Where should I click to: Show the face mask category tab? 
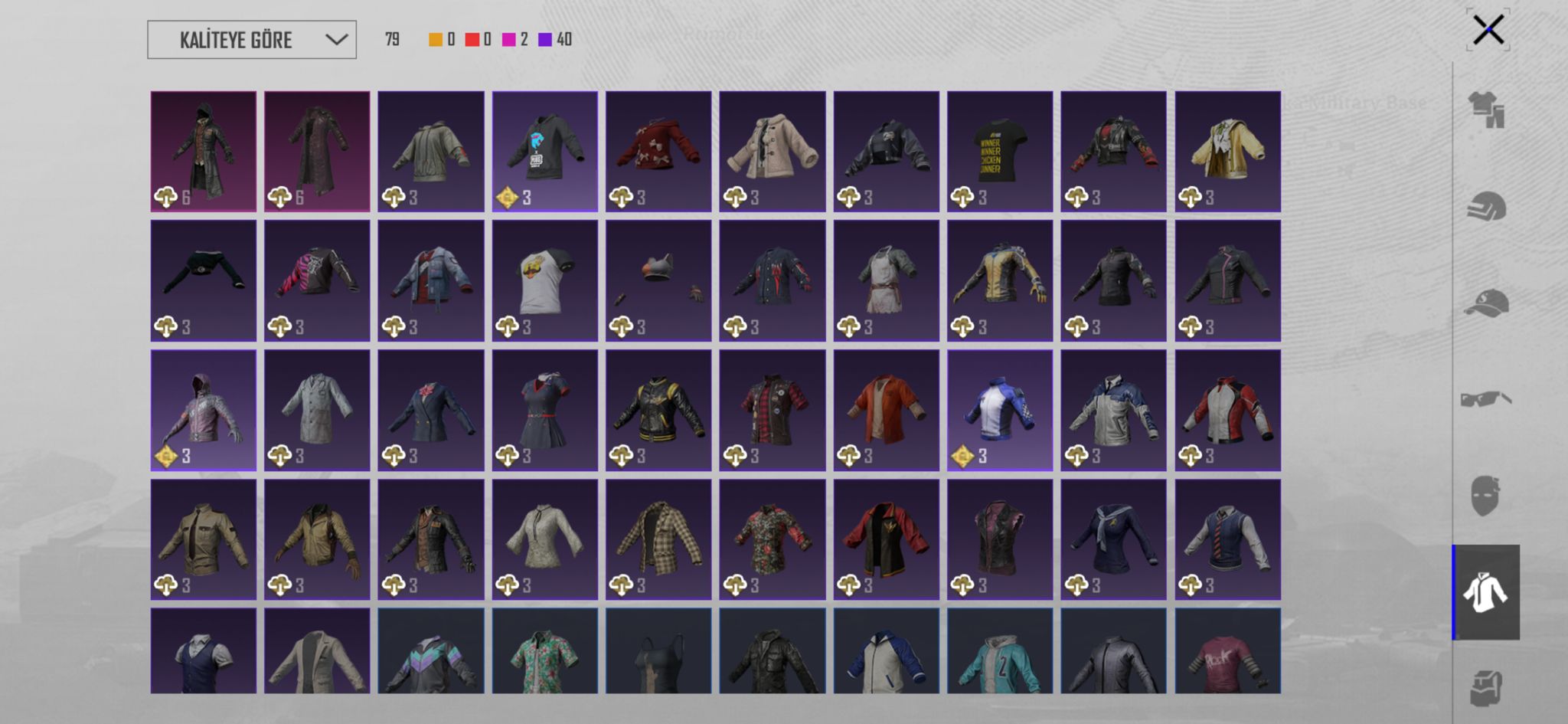click(x=1485, y=496)
